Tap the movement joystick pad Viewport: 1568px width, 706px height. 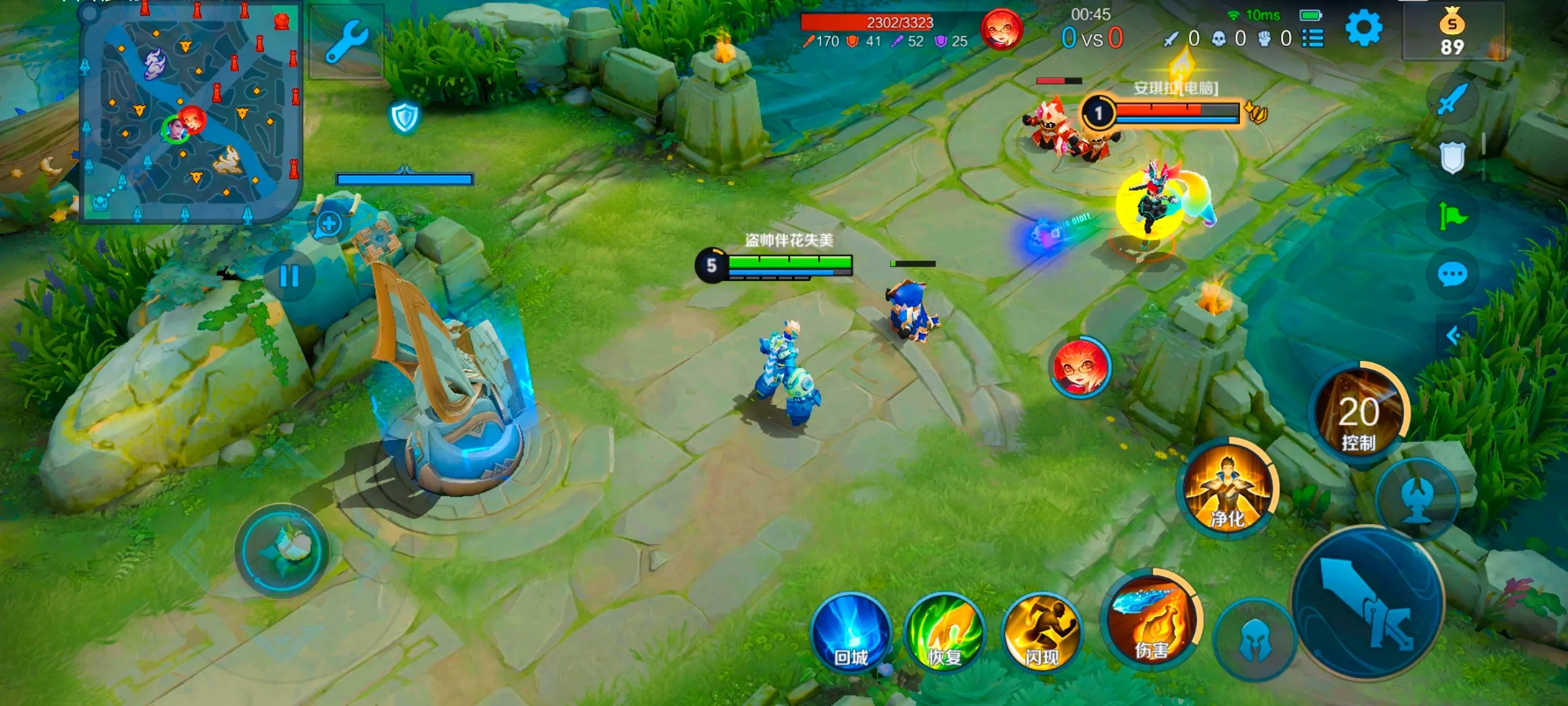pos(282,550)
